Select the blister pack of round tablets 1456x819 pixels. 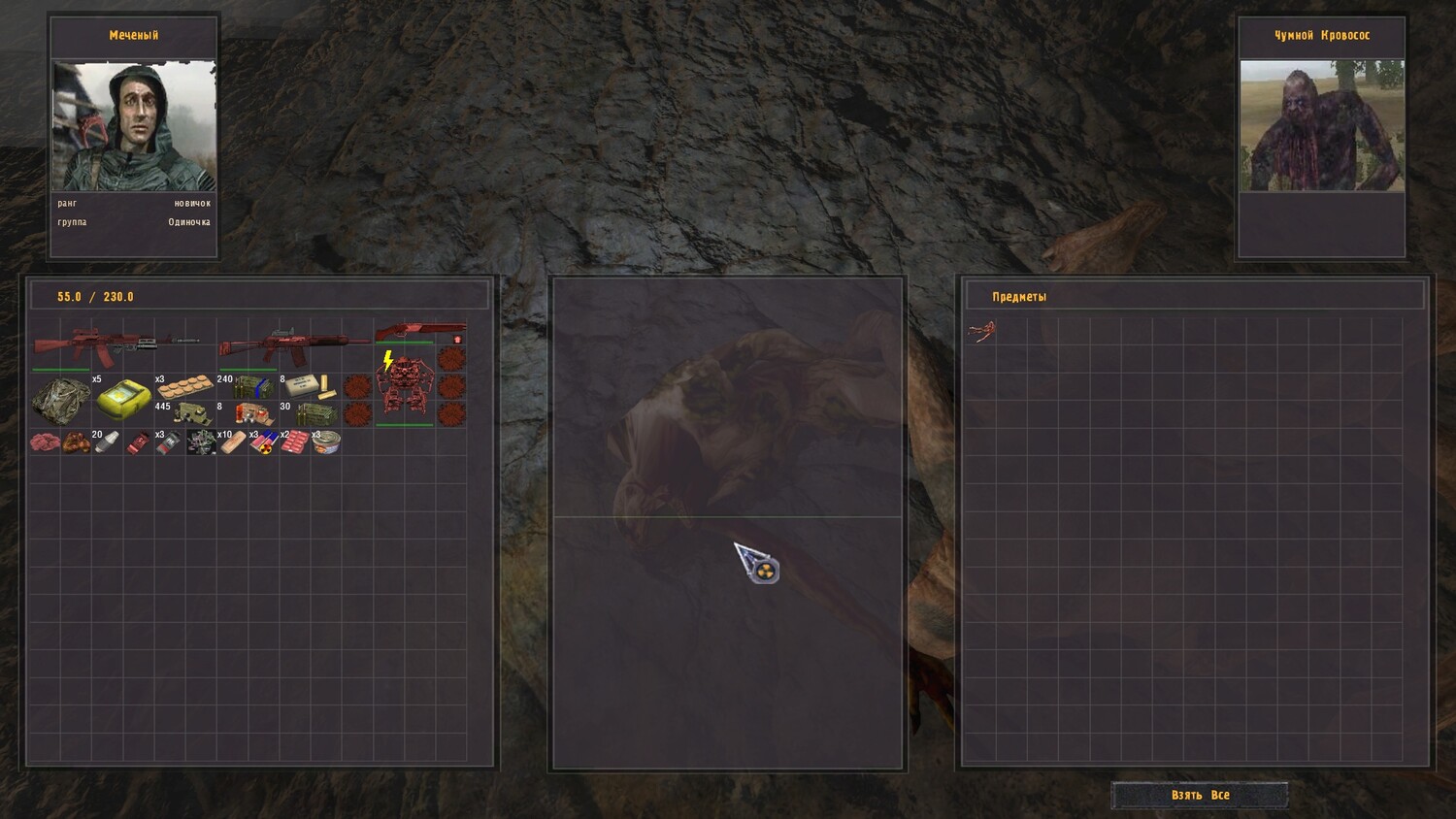184,385
